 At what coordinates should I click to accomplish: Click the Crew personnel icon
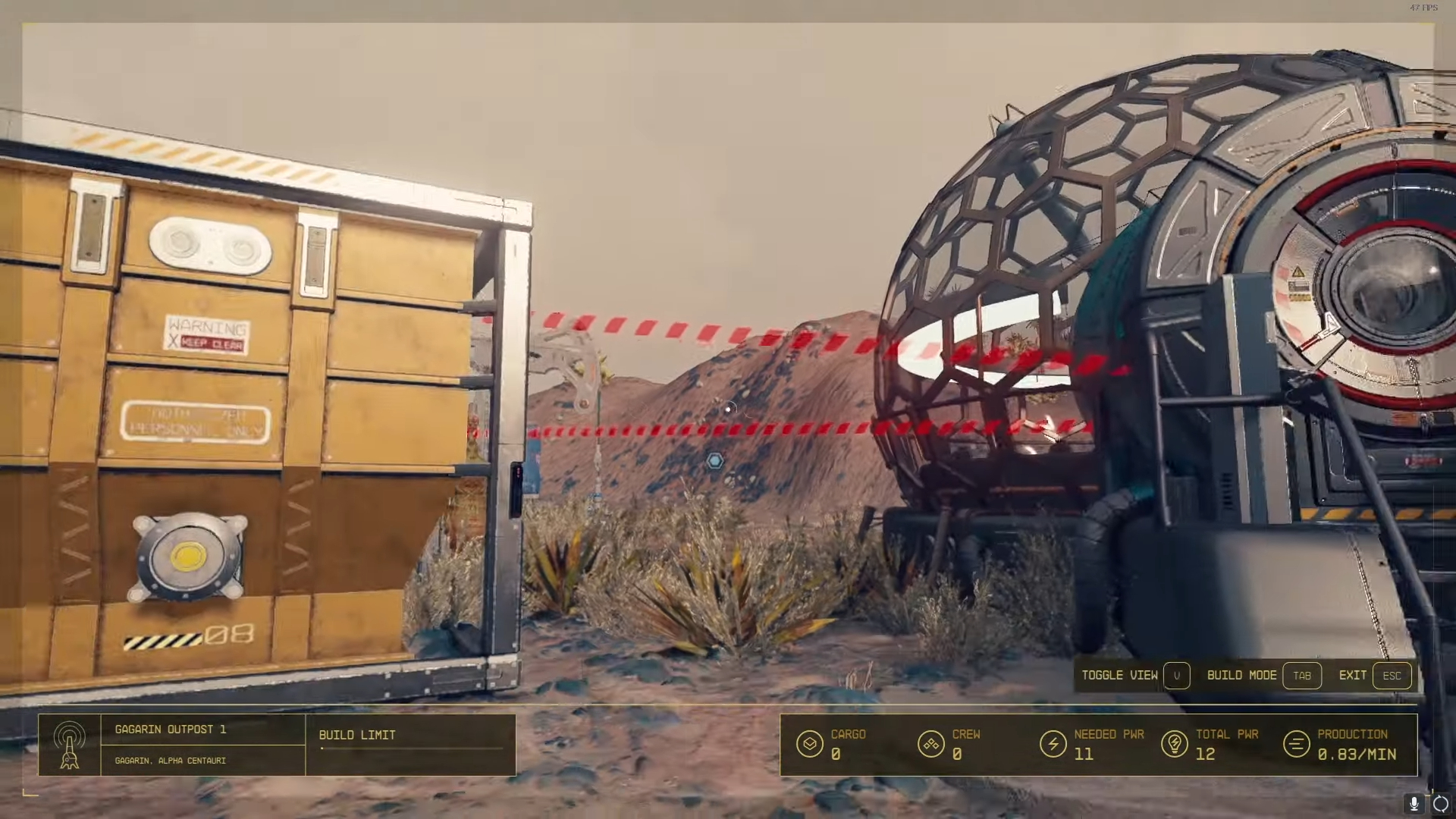[x=931, y=744]
